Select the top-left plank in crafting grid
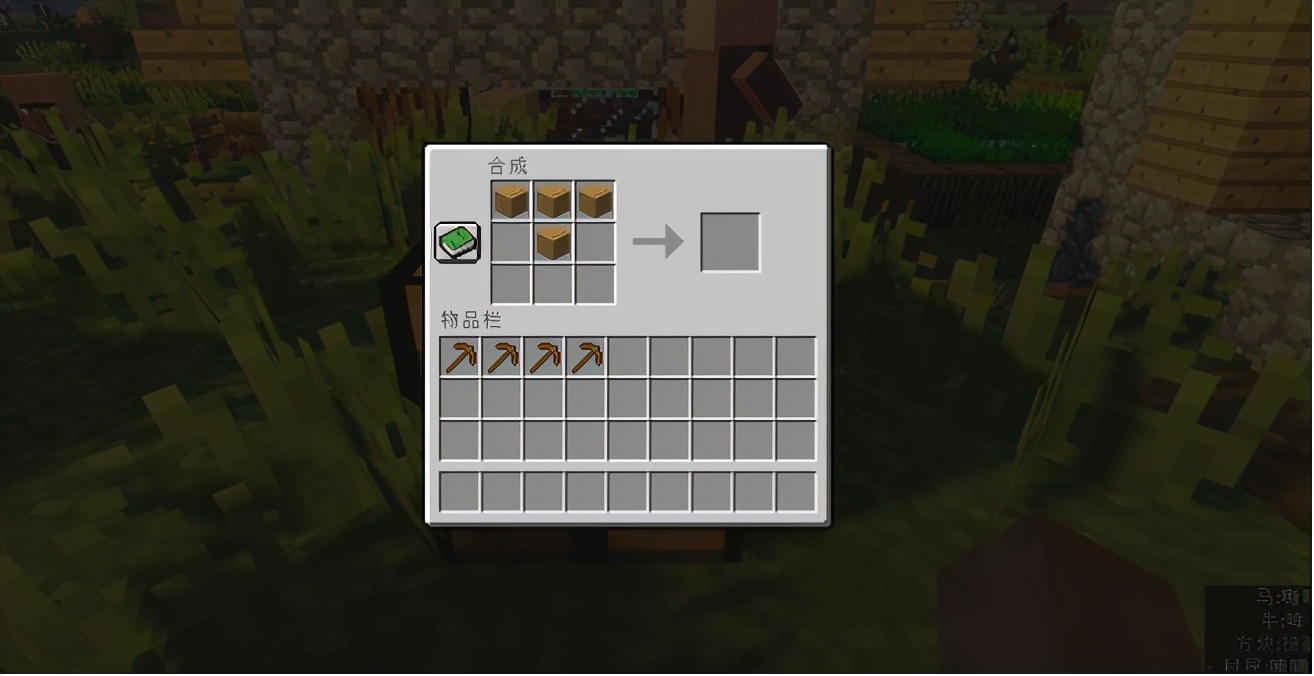Image resolution: width=1314 pixels, height=676 pixels. [x=511, y=201]
